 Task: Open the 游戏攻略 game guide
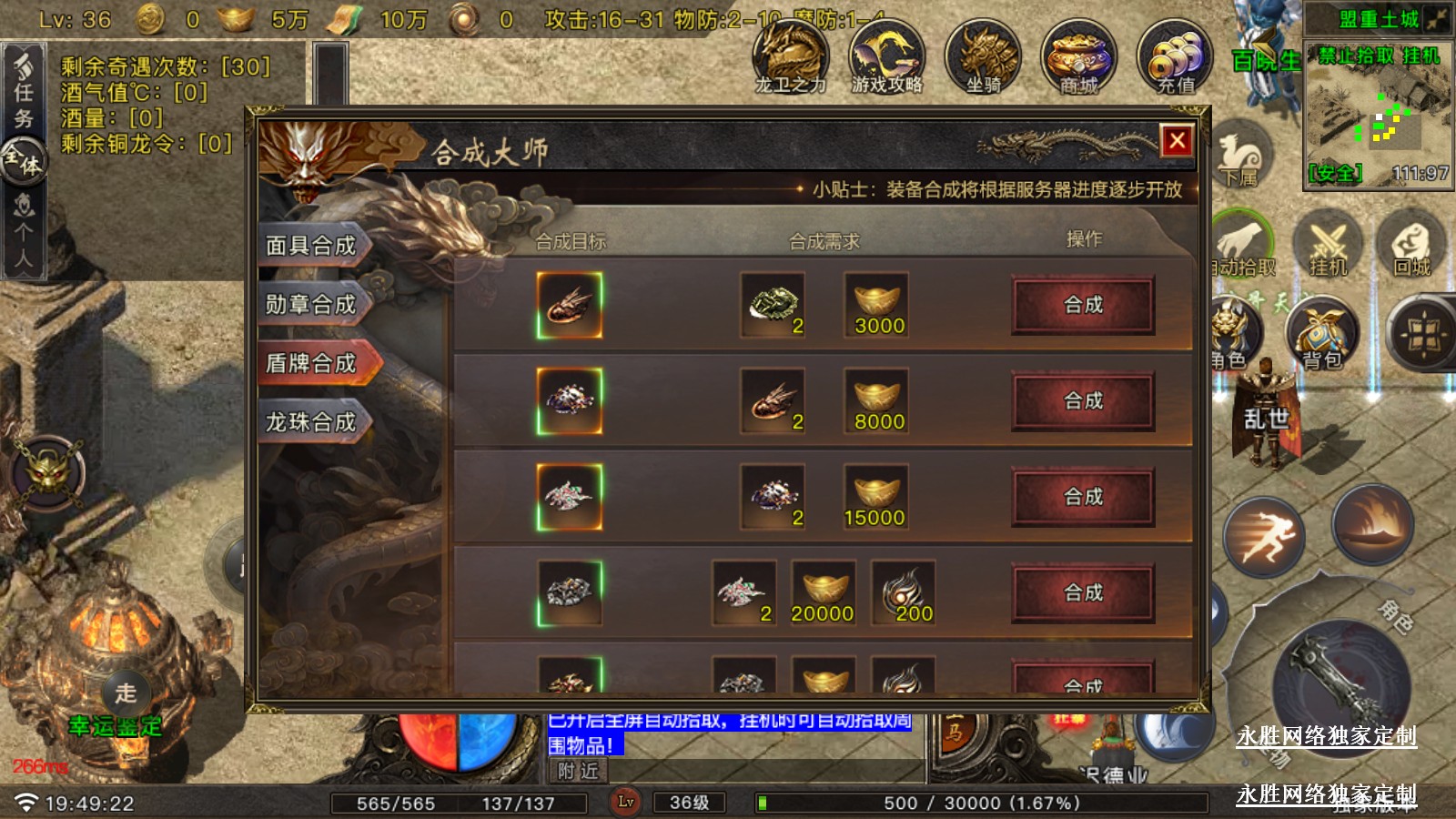click(x=886, y=58)
